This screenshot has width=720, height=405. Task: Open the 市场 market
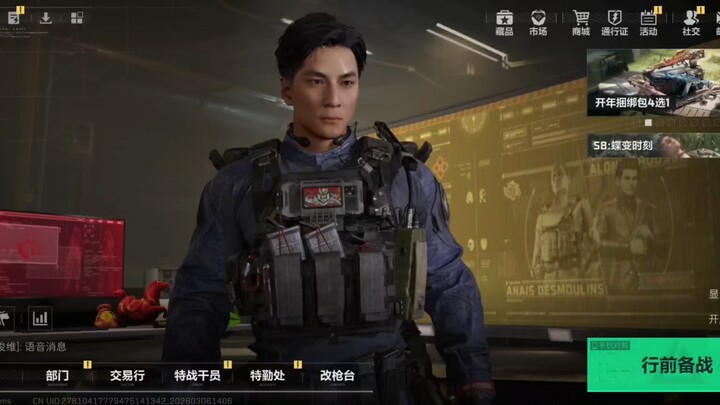pyautogui.click(x=538, y=23)
